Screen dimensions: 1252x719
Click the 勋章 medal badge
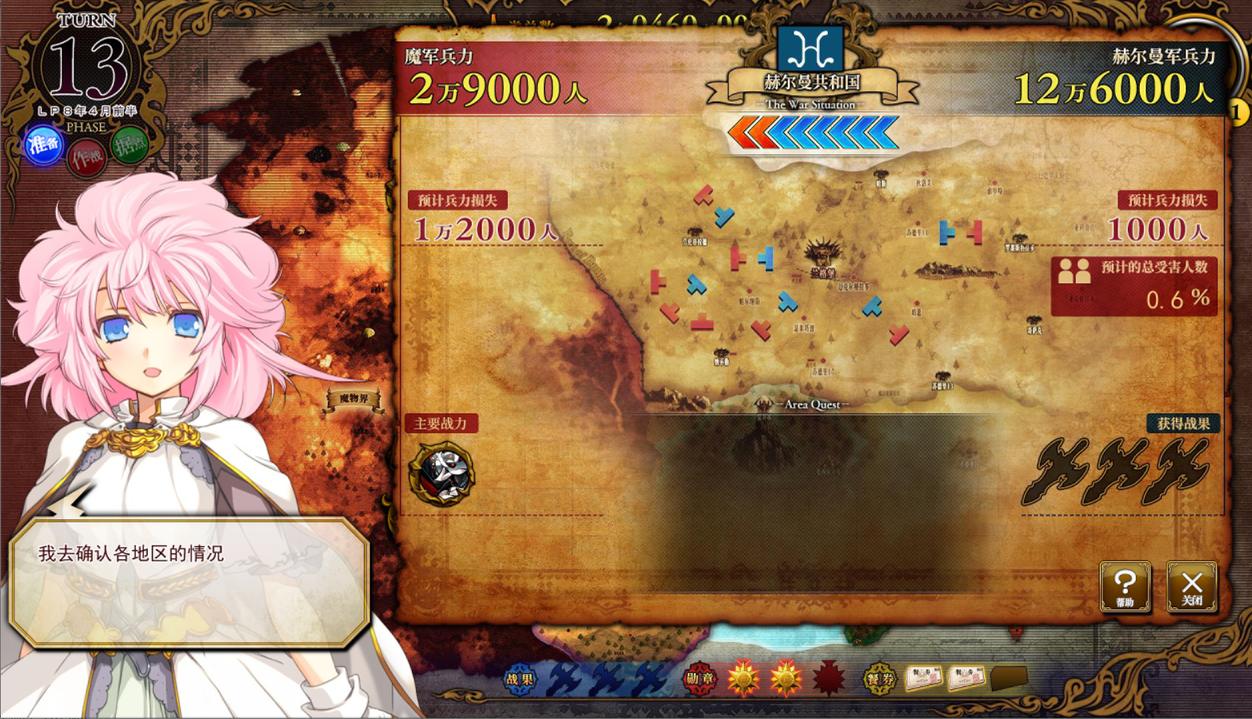click(700, 679)
